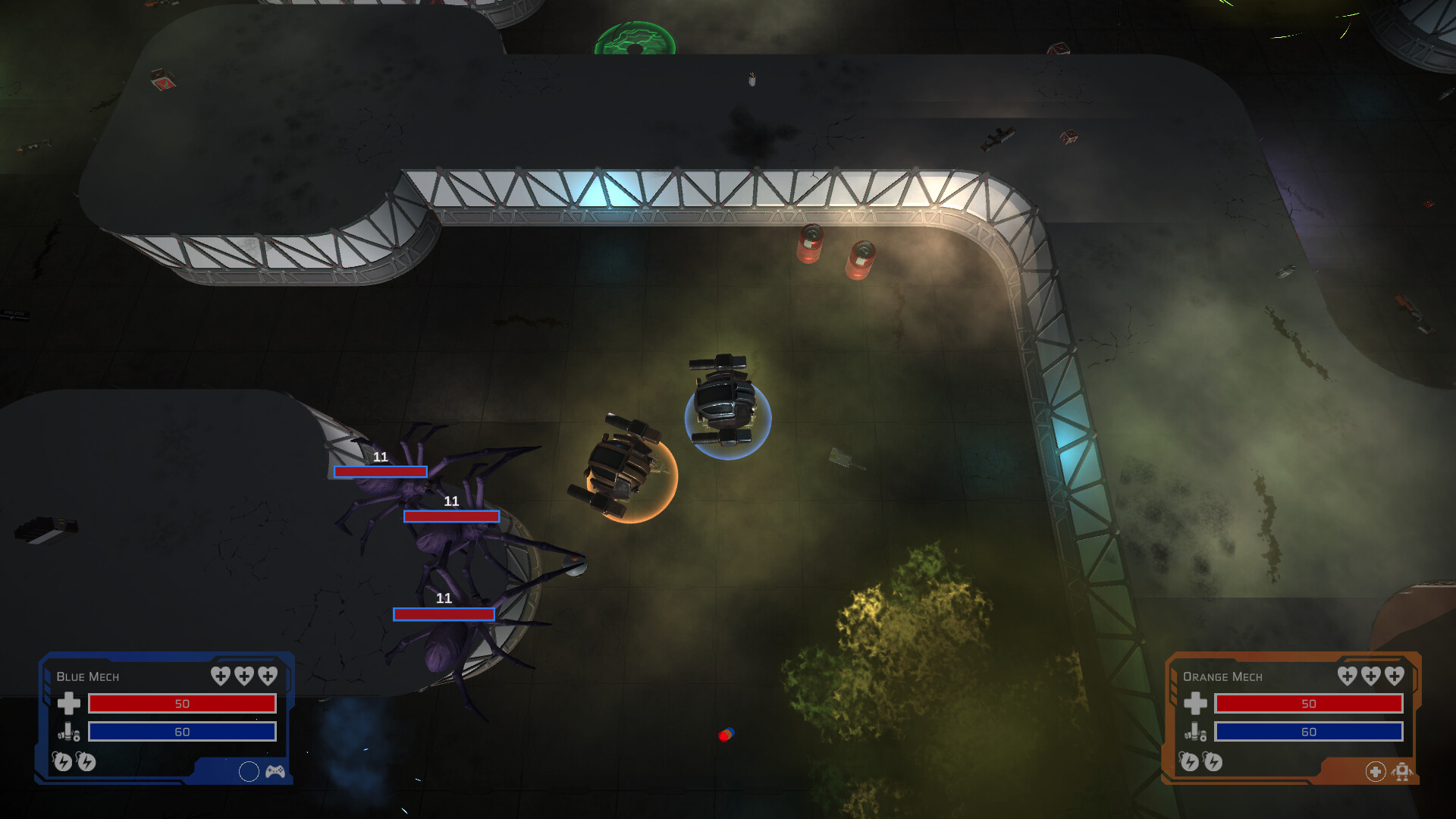Click the ammo bullets icon on the Orange Mech panel
Image resolution: width=1456 pixels, height=819 pixels.
coord(1195,731)
